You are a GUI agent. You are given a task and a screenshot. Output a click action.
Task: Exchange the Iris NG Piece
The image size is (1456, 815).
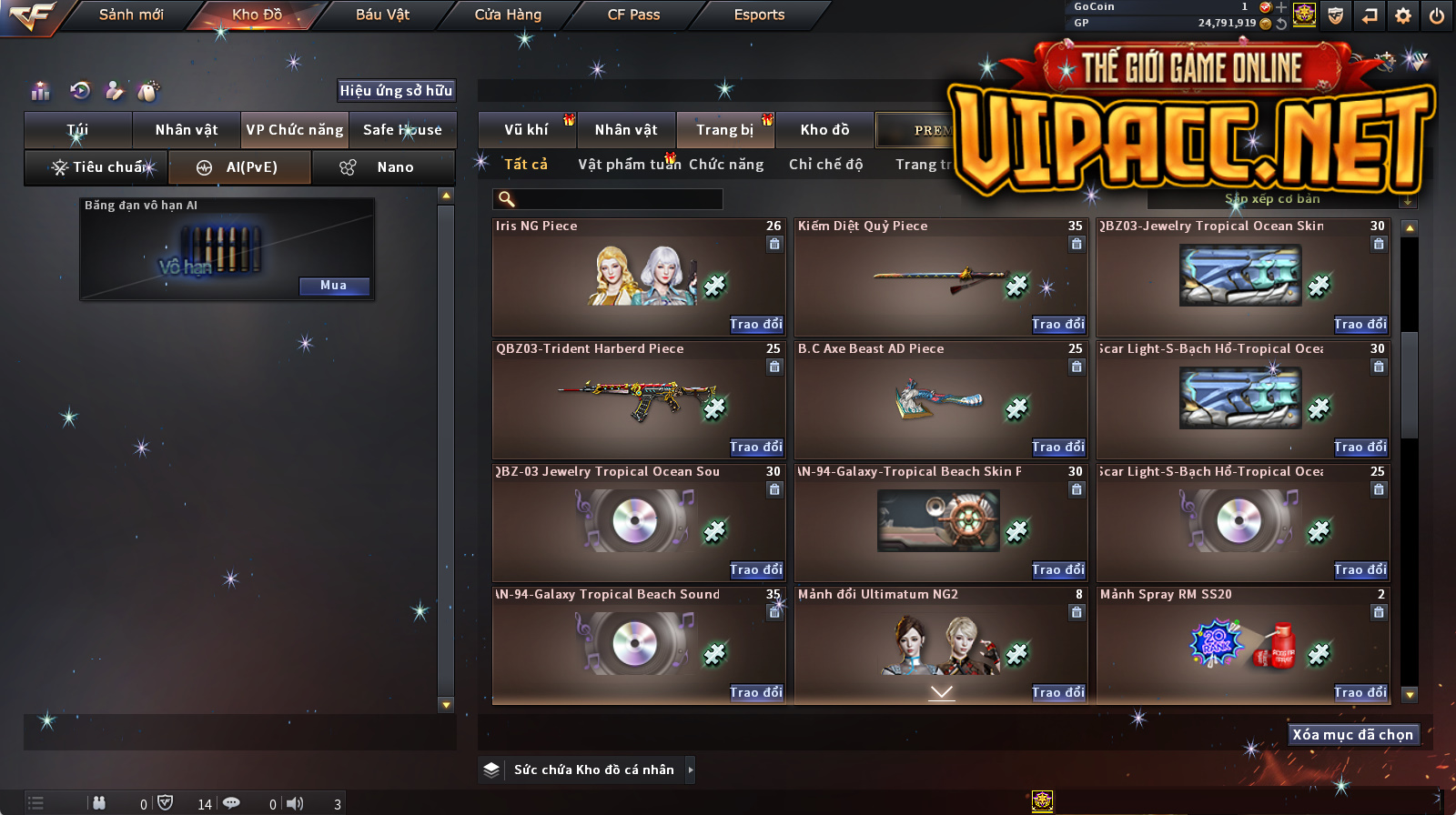pos(755,325)
